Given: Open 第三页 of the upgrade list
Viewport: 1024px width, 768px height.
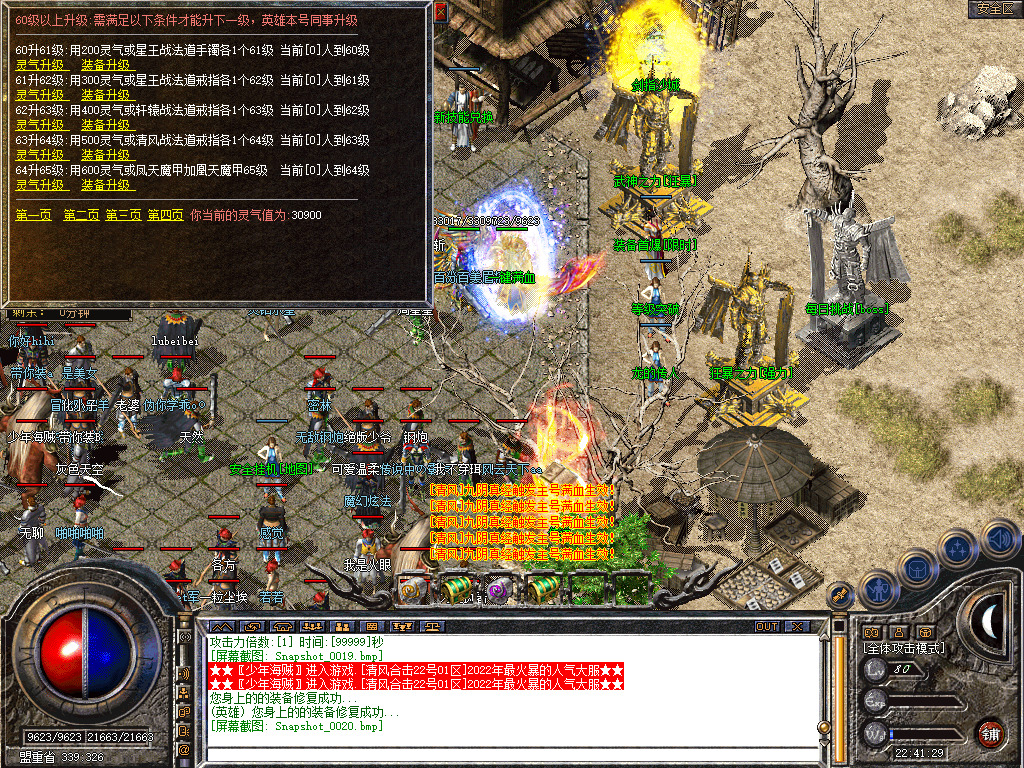Looking at the screenshot, I should 123,215.
